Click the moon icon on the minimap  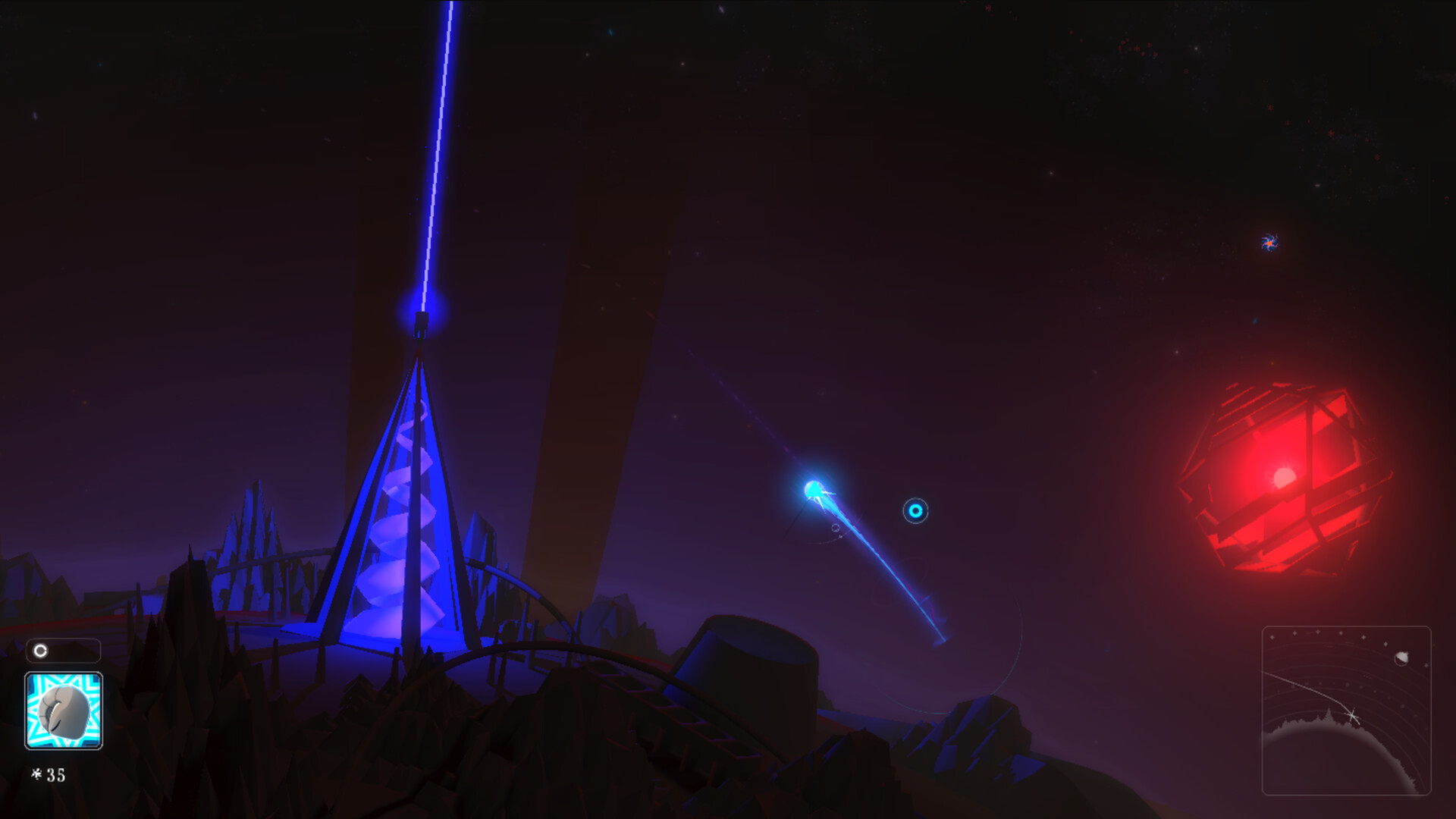point(1401,659)
